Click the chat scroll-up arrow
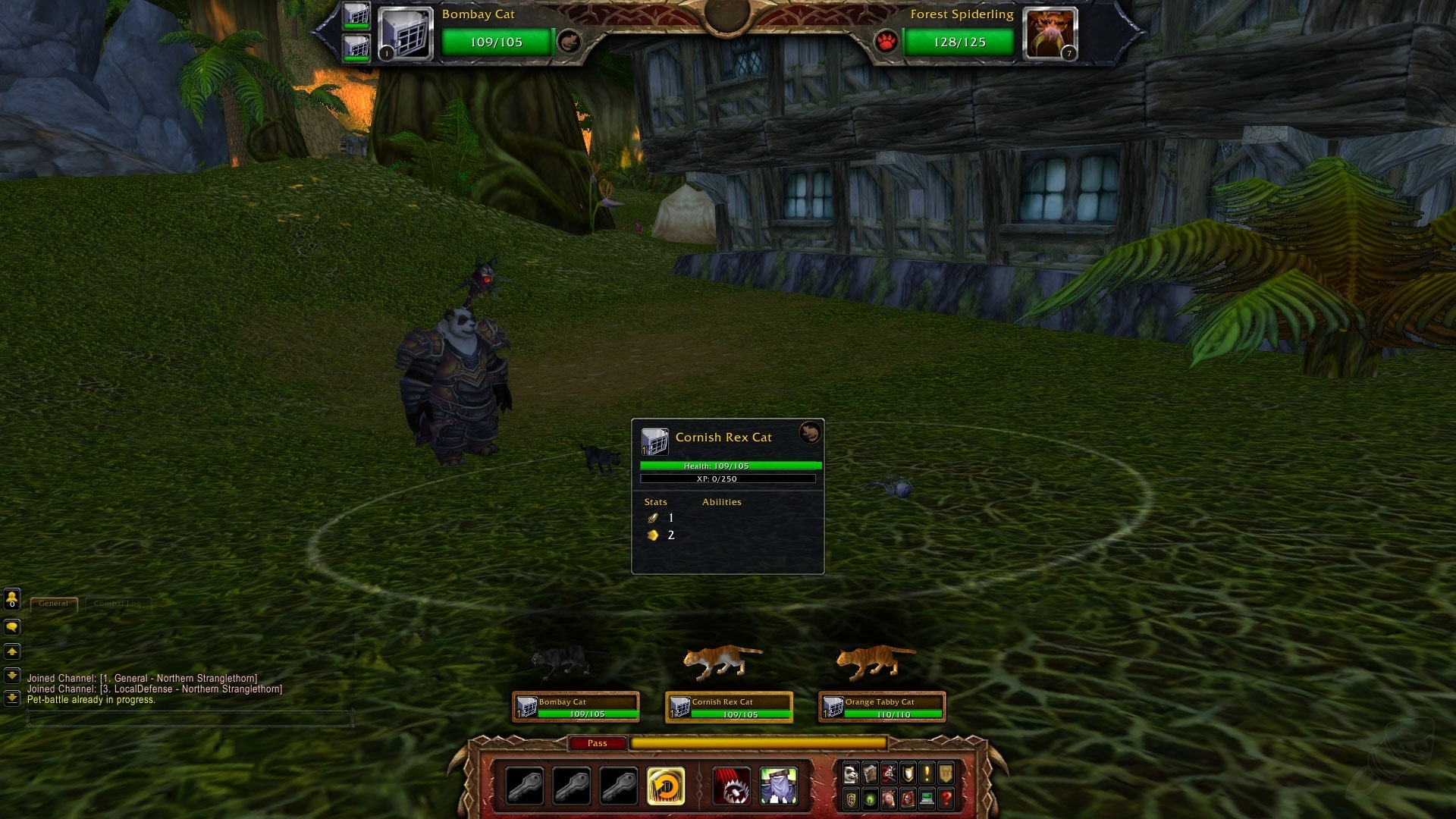The image size is (1456, 819). pyautogui.click(x=11, y=651)
